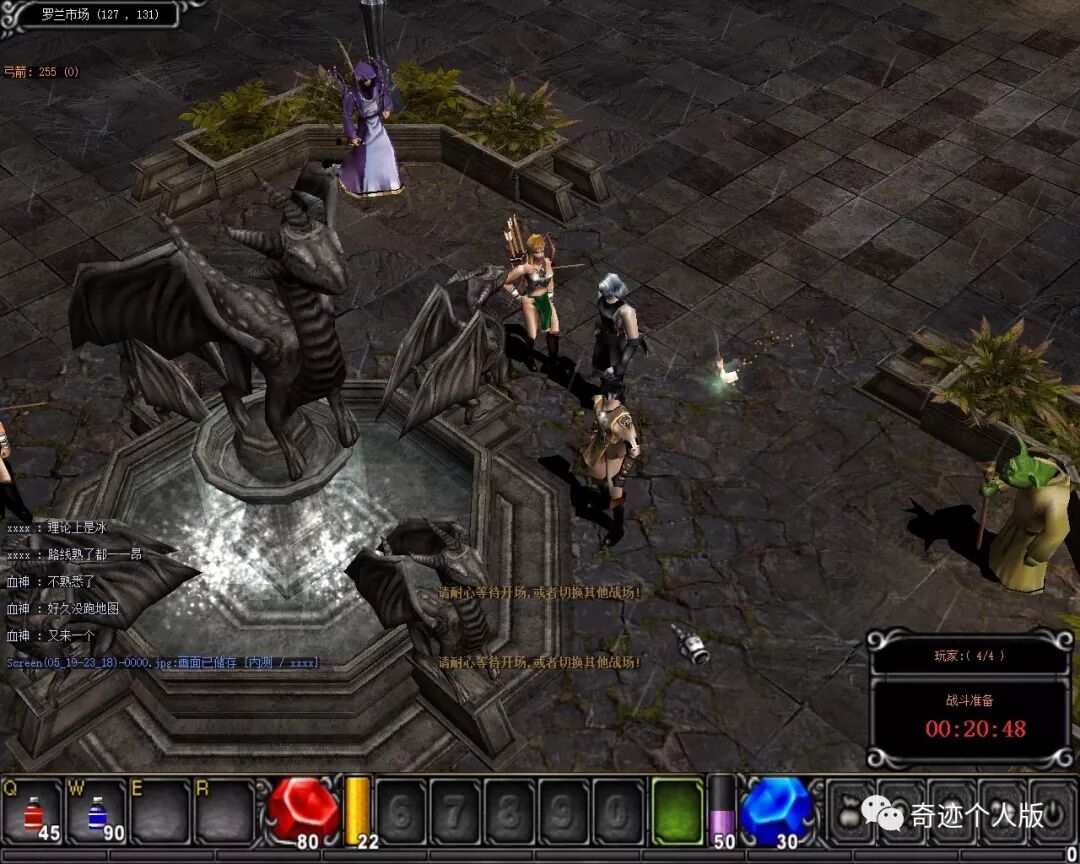Viewport: 1080px width, 864px height.
Task: Open the system menu power icon
Action: point(1052,812)
